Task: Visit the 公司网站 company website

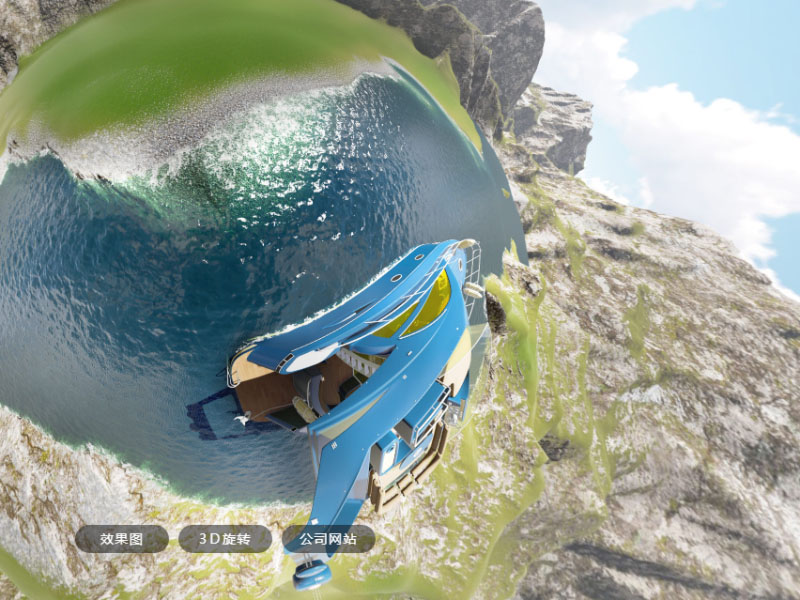Action: pos(328,539)
